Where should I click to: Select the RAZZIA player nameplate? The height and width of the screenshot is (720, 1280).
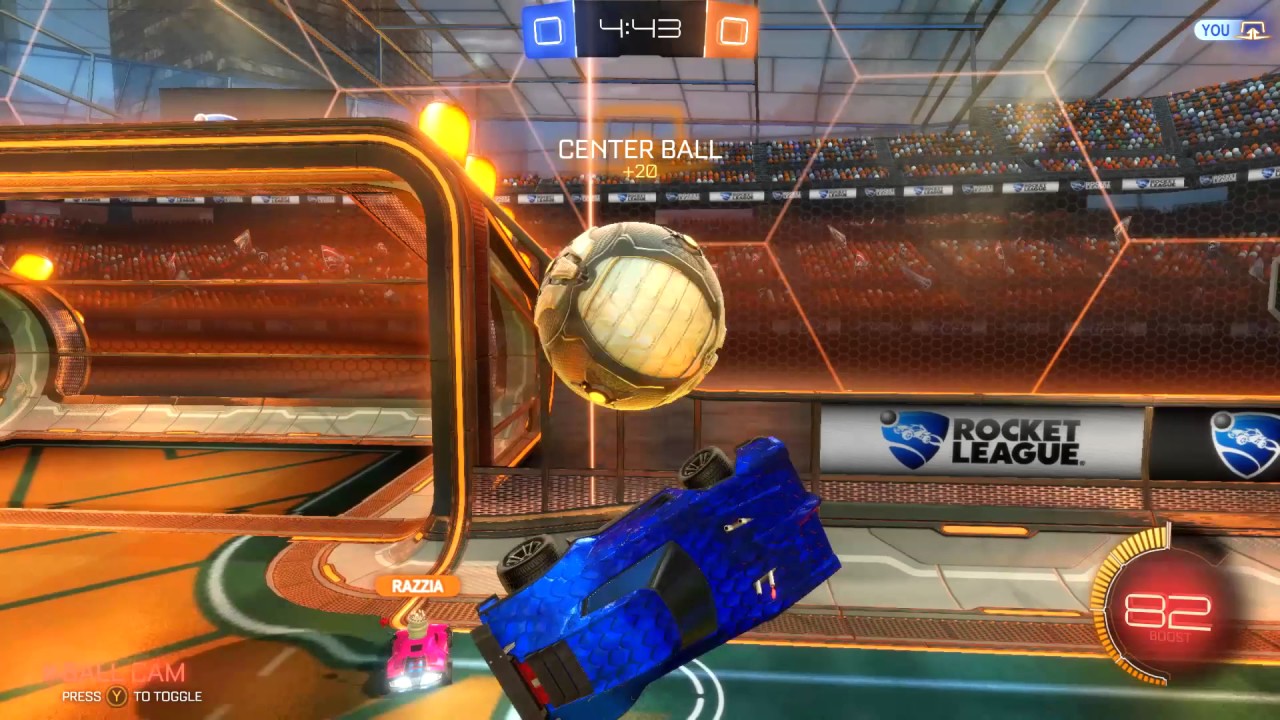click(417, 586)
